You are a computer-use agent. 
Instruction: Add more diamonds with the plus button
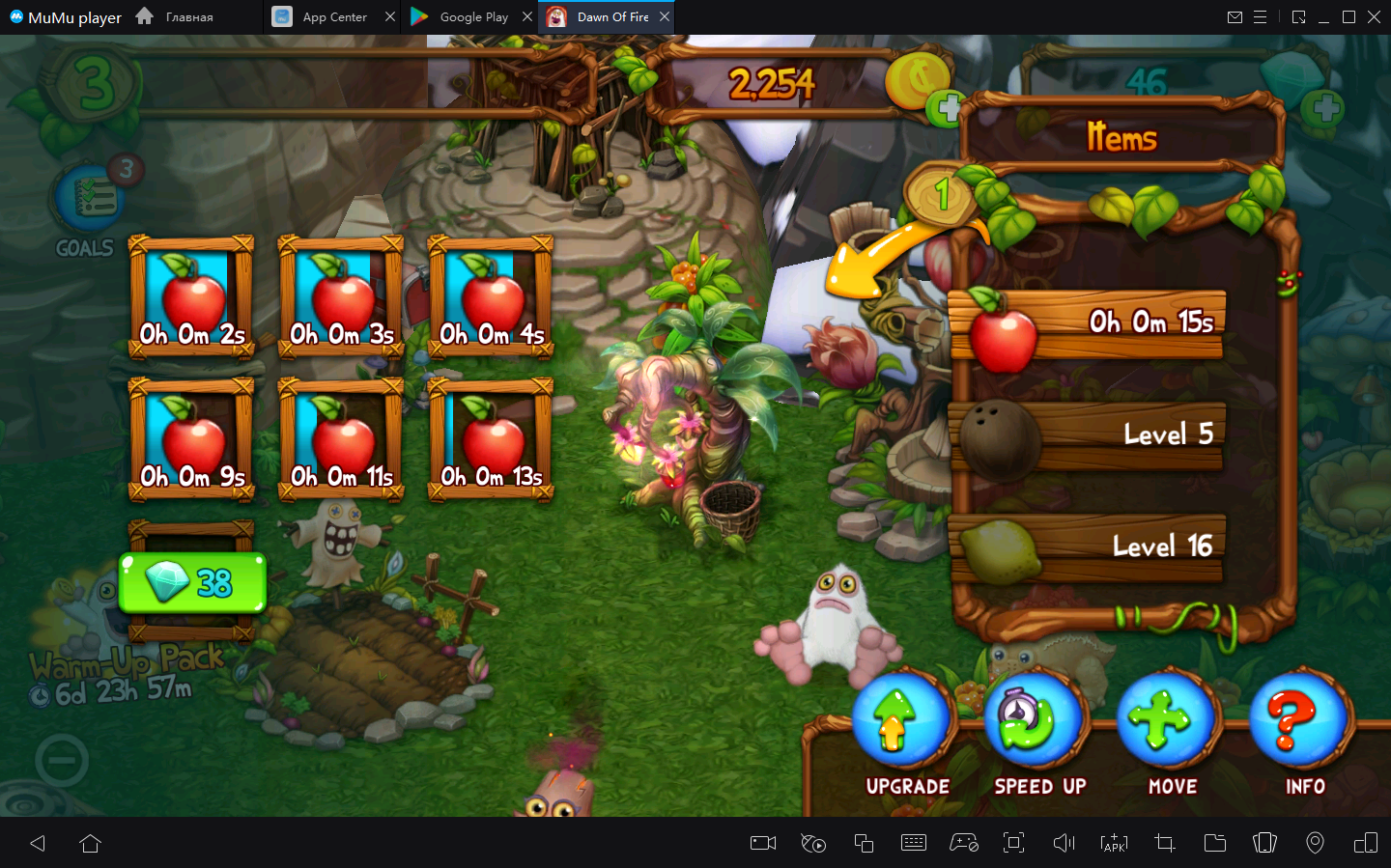pyautogui.click(x=1323, y=108)
